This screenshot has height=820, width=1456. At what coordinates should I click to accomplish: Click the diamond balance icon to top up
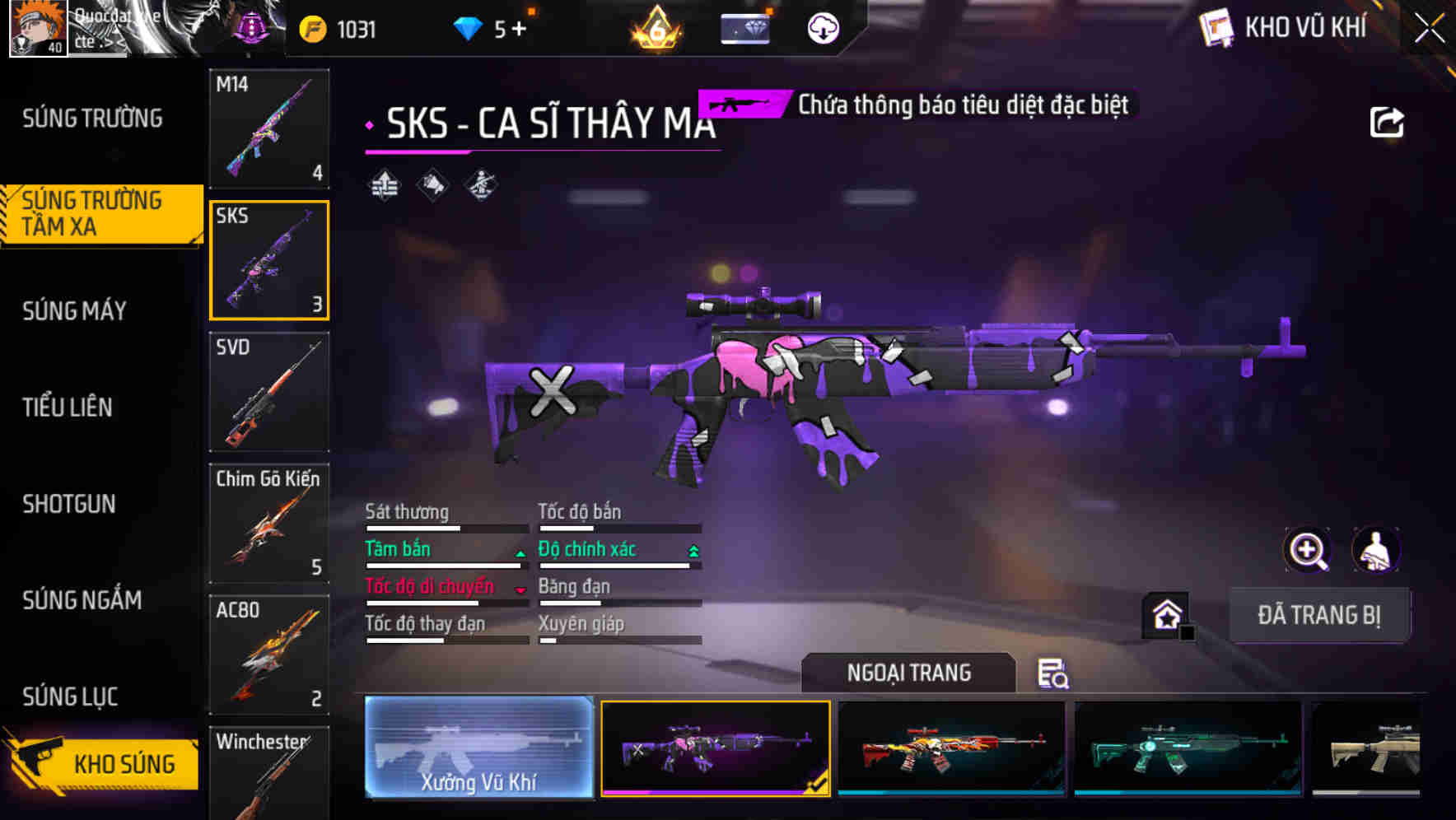tap(466, 27)
